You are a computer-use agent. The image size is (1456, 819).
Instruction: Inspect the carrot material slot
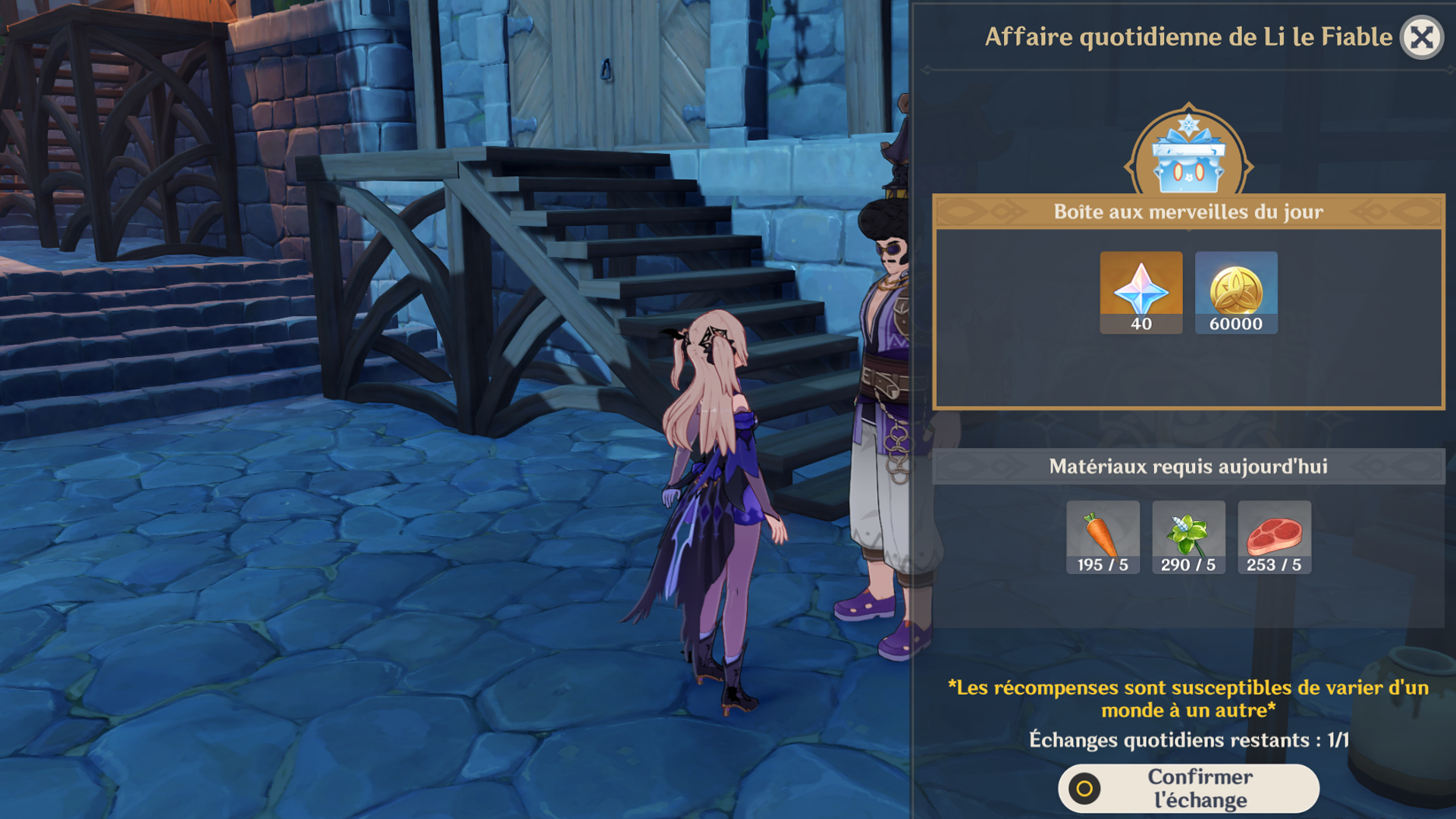(x=1103, y=537)
